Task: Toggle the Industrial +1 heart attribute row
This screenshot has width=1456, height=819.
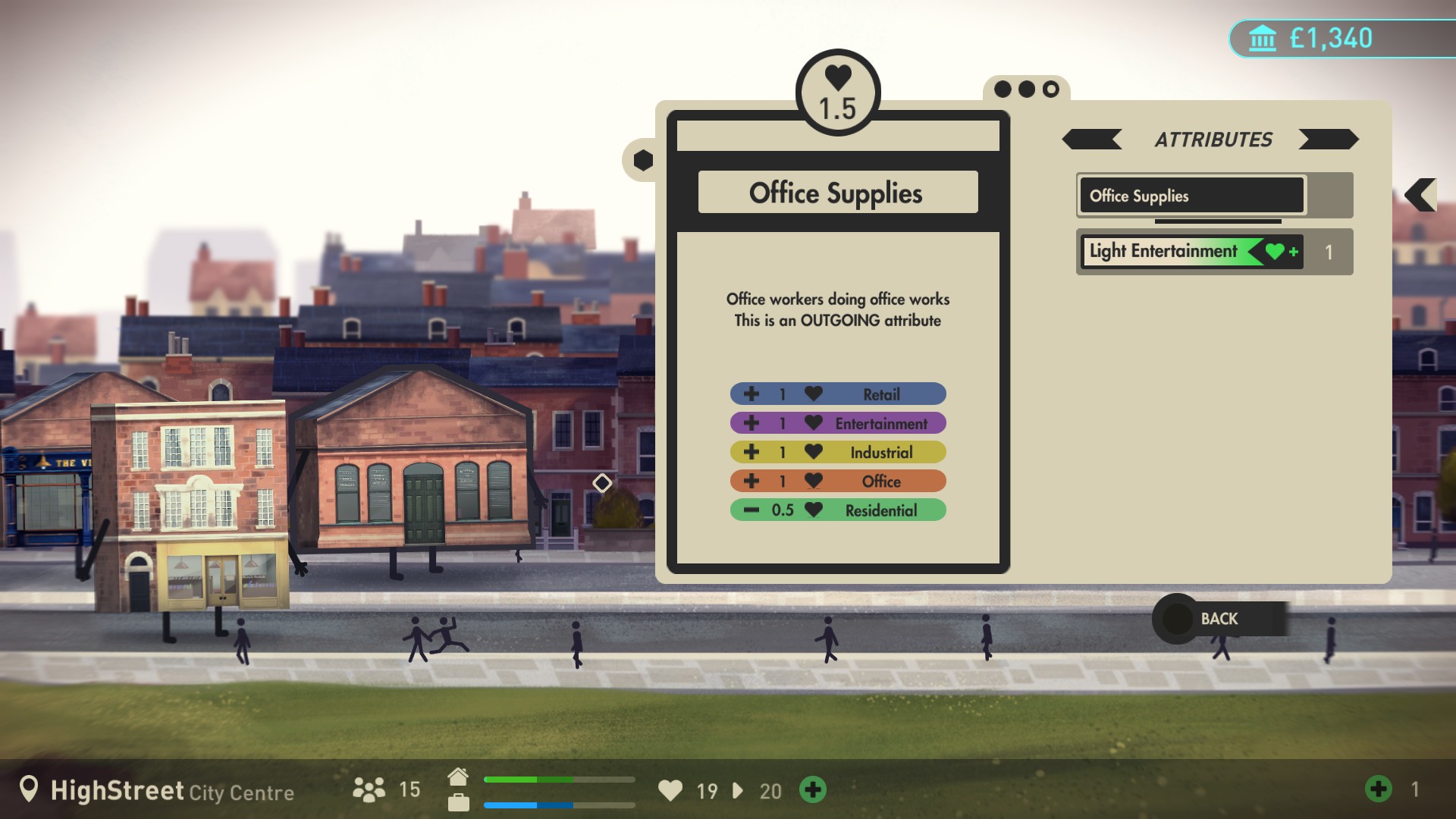Action: [x=837, y=452]
